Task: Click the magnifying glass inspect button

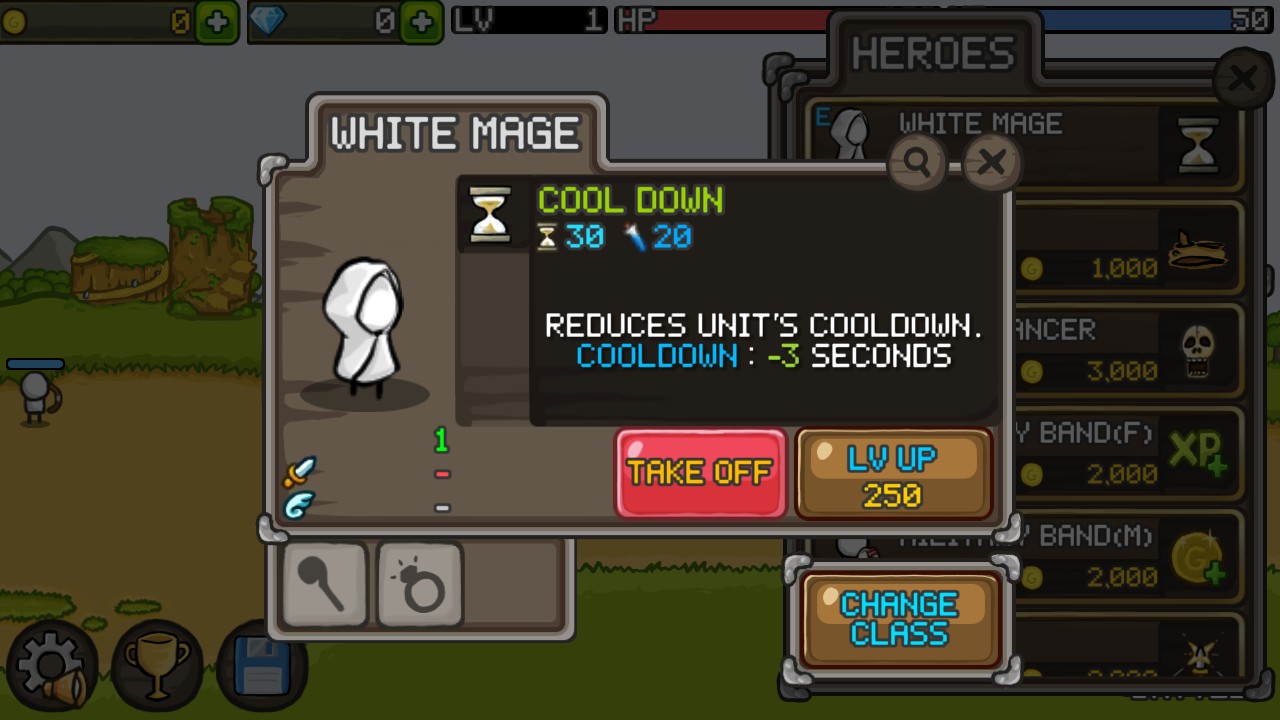Action: (917, 162)
